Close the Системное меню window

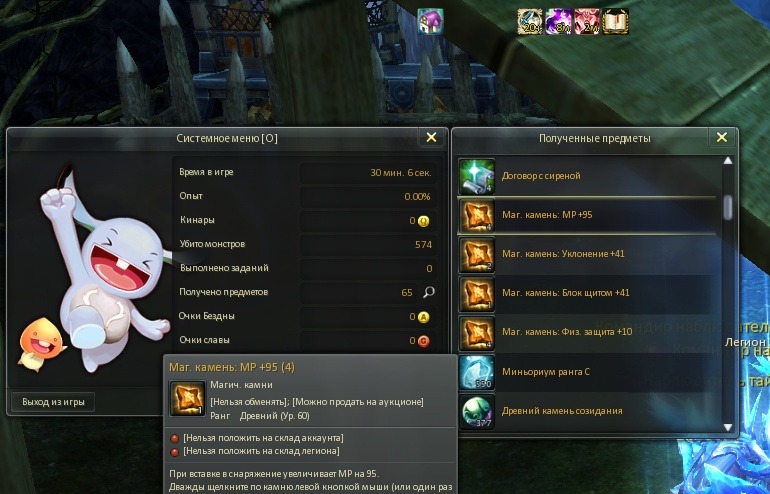tap(431, 138)
